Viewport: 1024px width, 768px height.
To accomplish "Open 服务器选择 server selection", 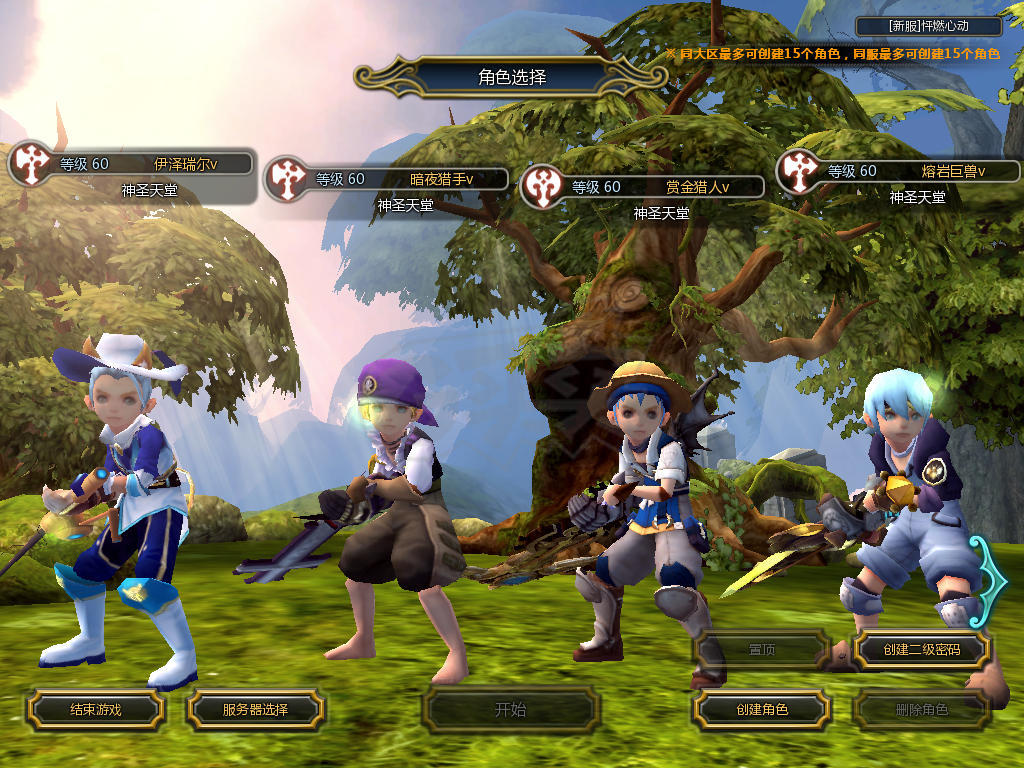I will pos(255,710).
